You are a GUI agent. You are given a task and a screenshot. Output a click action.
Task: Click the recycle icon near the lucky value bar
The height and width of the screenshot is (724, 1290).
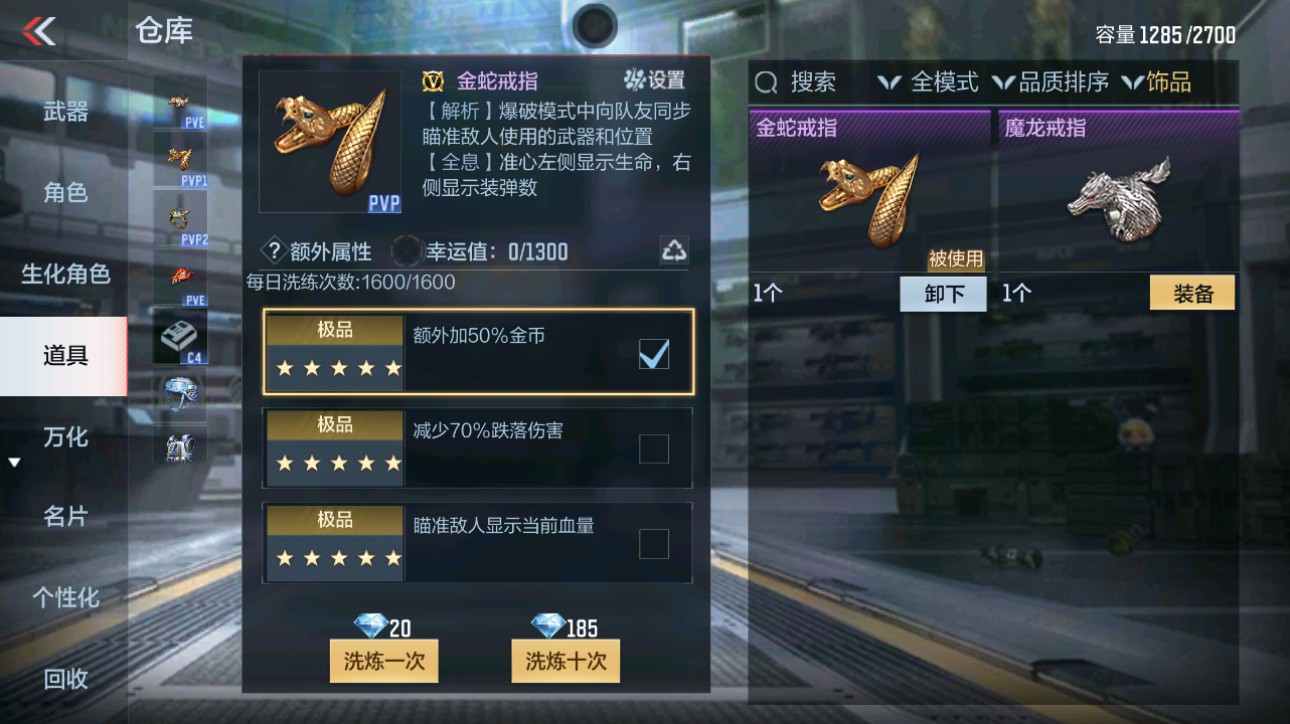click(x=673, y=250)
